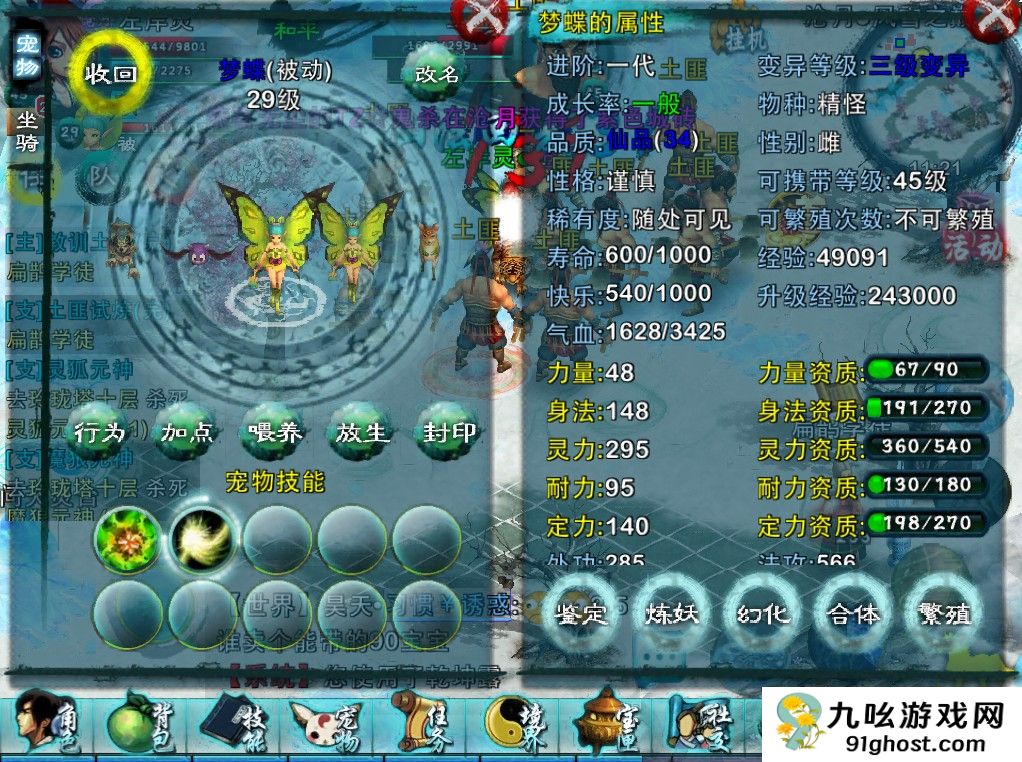Rename the pet with 改名
The height and width of the screenshot is (762, 1022).
point(437,73)
